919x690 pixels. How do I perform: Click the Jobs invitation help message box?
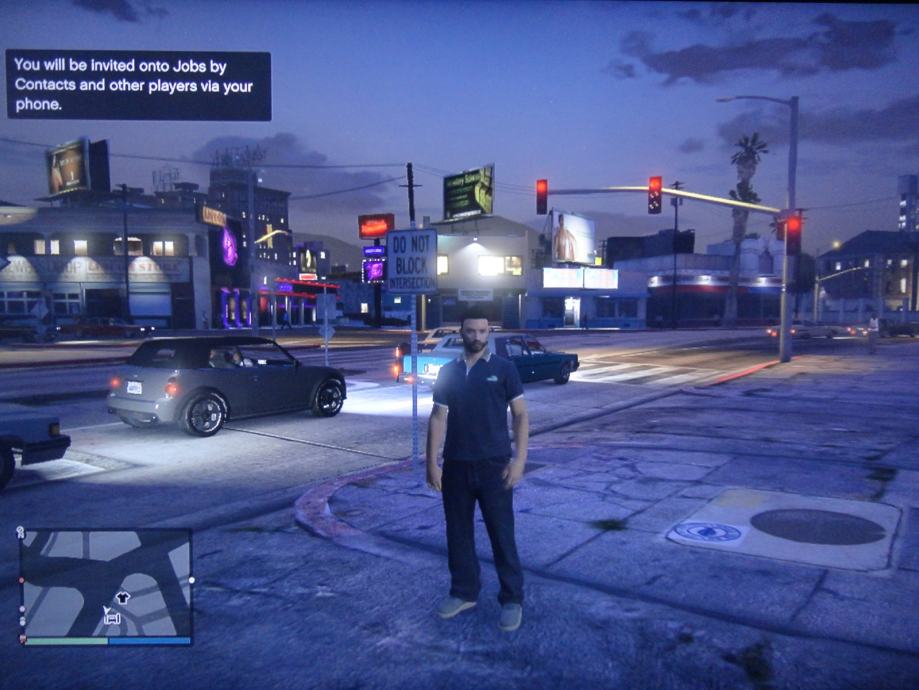[x=138, y=85]
